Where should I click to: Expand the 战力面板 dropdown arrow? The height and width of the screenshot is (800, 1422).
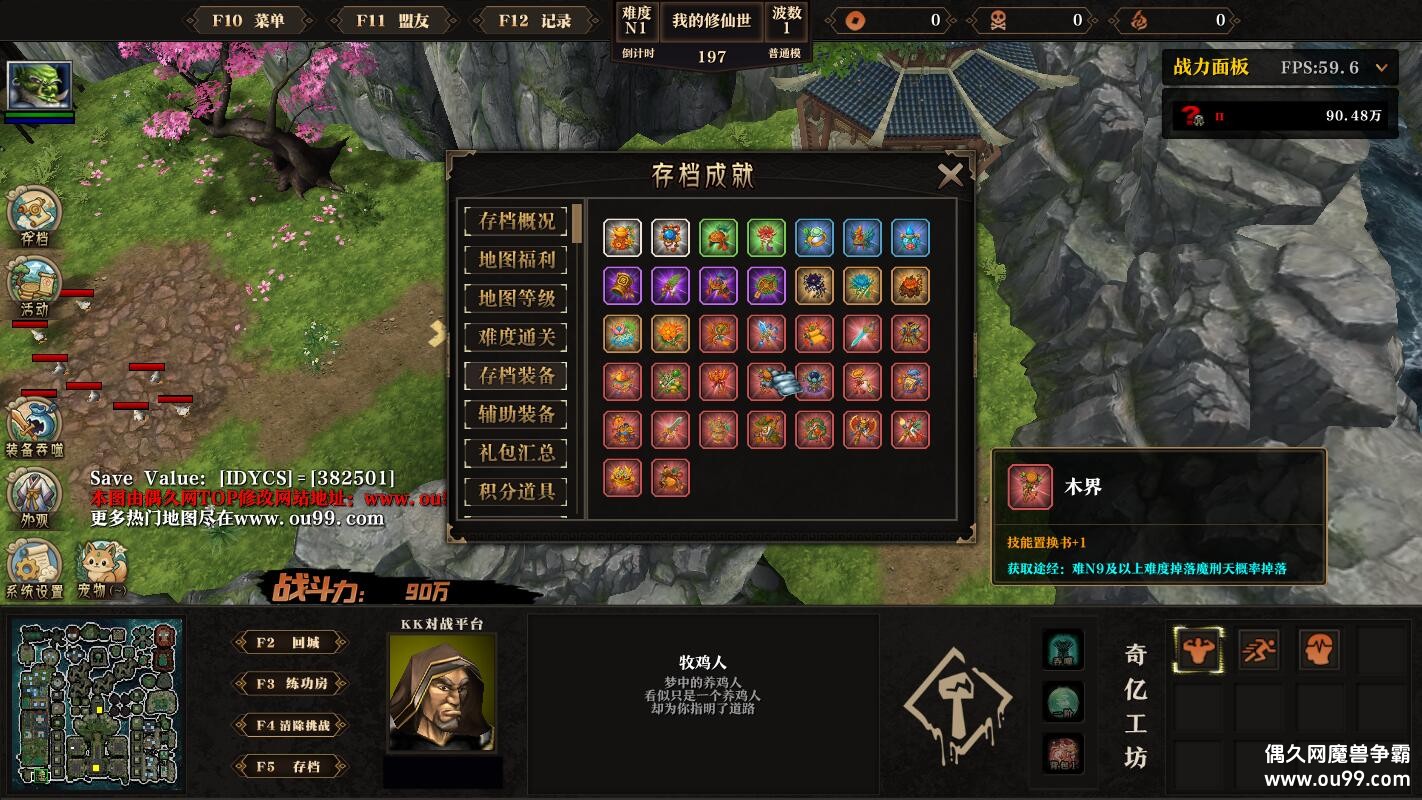click(1382, 68)
